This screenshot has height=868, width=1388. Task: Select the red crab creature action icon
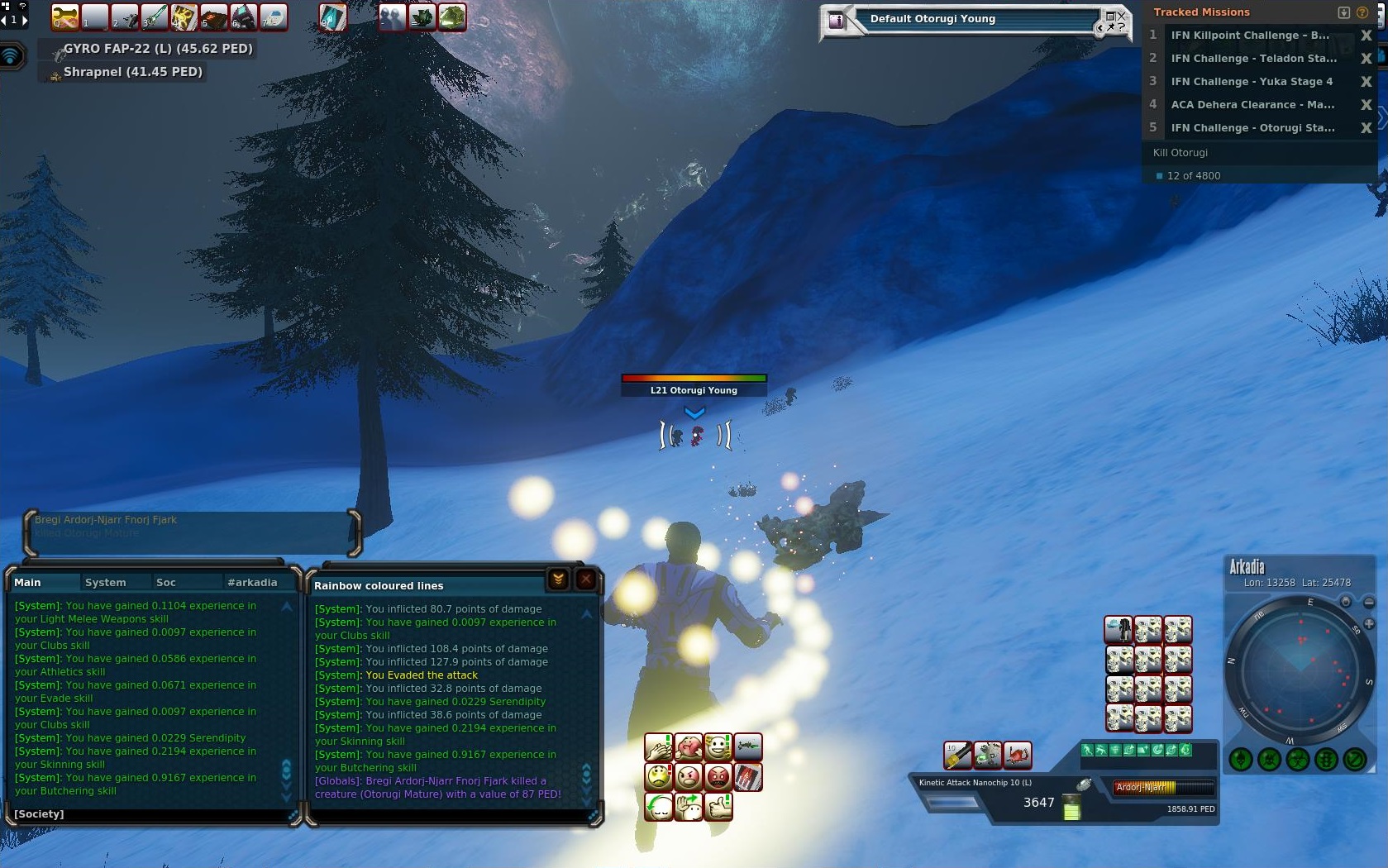click(1017, 754)
